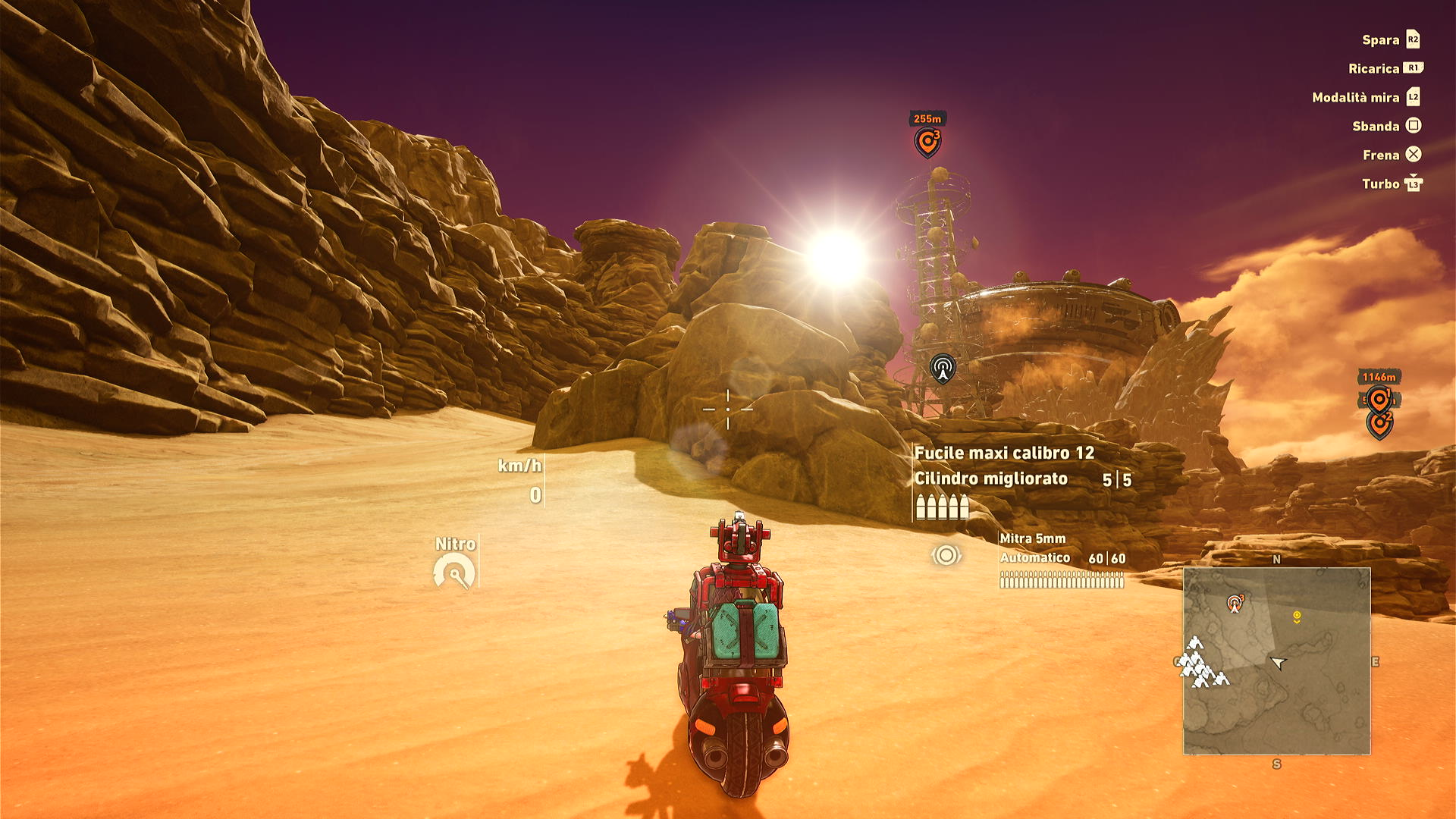This screenshot has height=819, width=1456.
Task: Click the round icon beside Mitra 5mm
Action: (946, 555)
